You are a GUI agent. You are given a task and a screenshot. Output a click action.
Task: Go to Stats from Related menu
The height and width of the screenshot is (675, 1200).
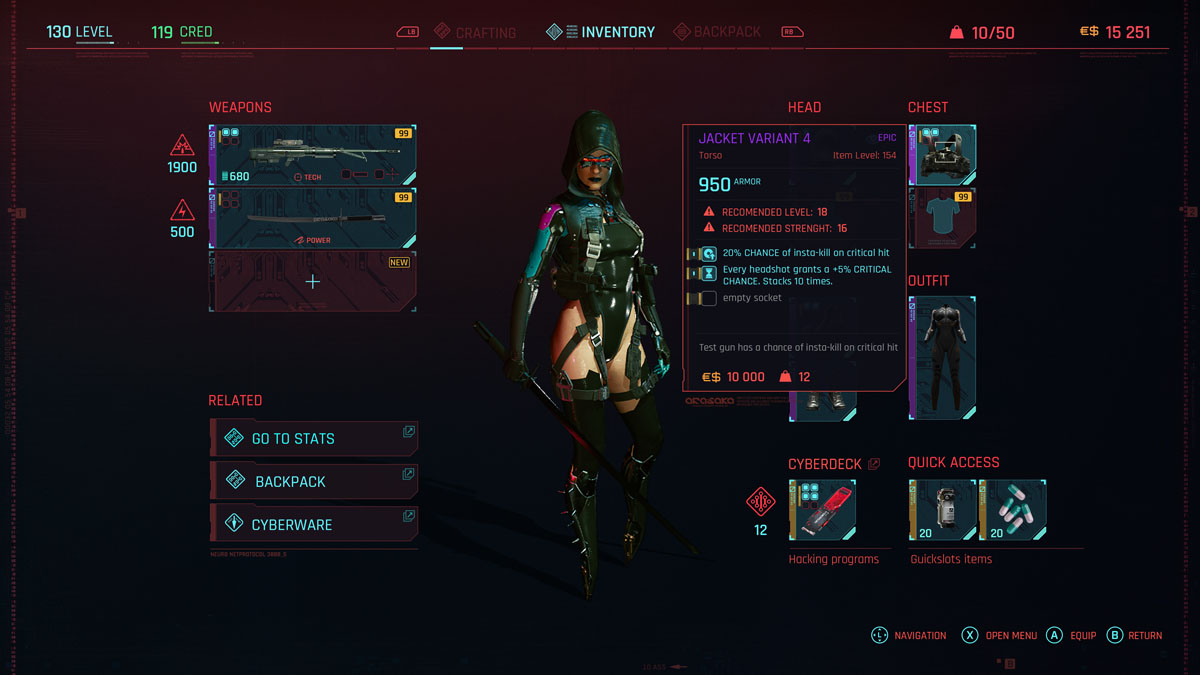point(313,438)
